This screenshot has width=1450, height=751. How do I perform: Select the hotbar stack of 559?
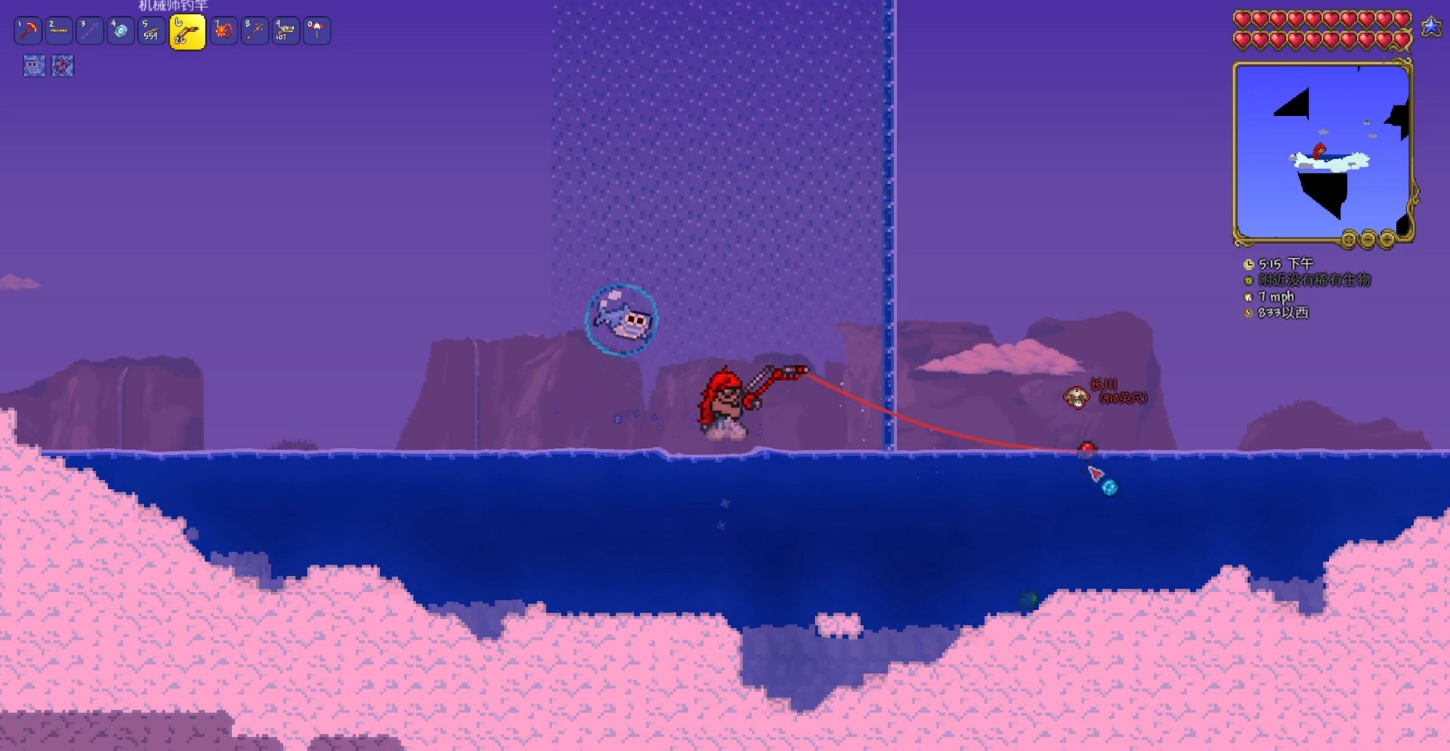(x=151, y=31)
